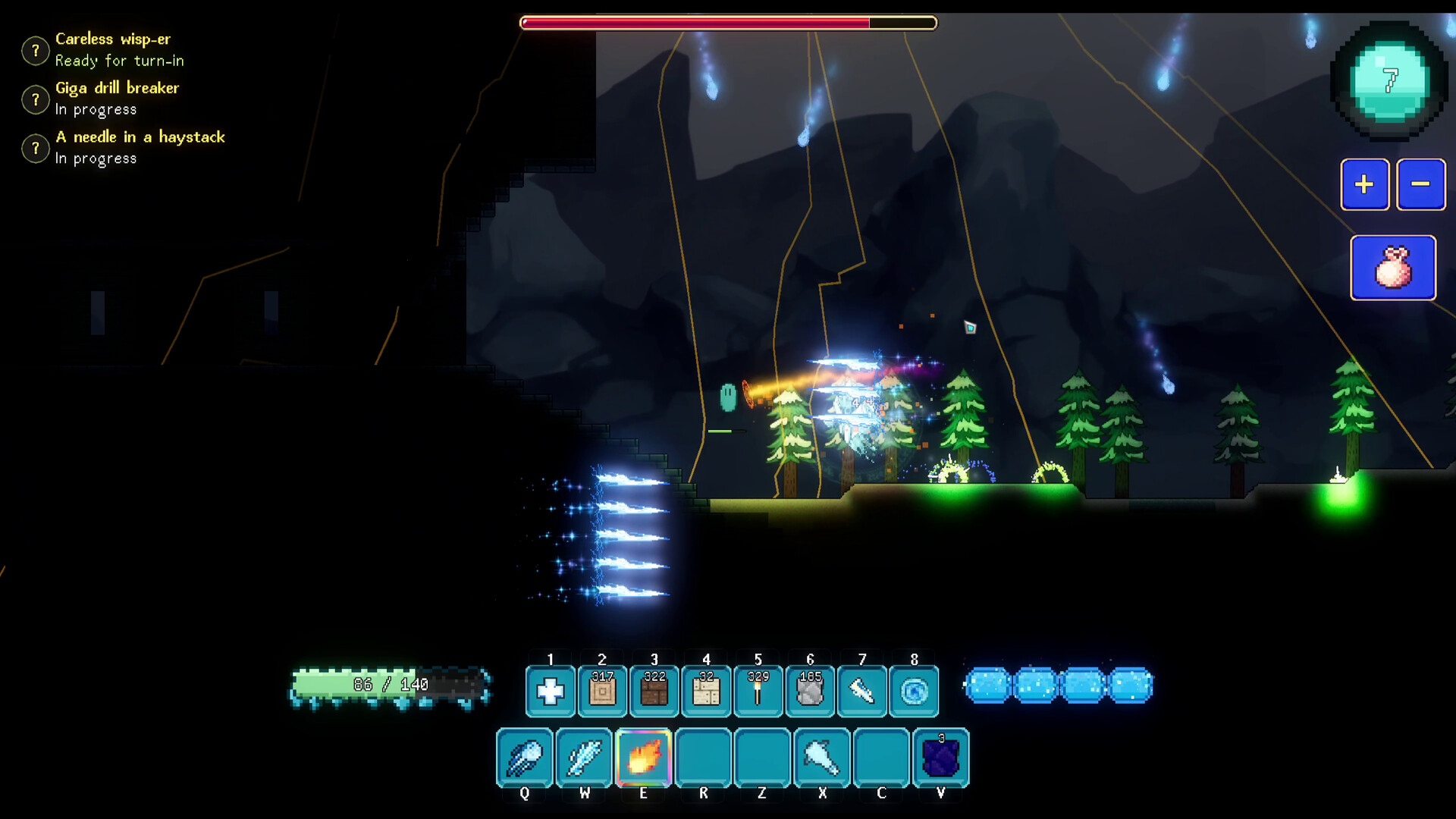Choose the gray stone block slot
This screenshot has height=819, width=1456.
(x=810, y=691)
